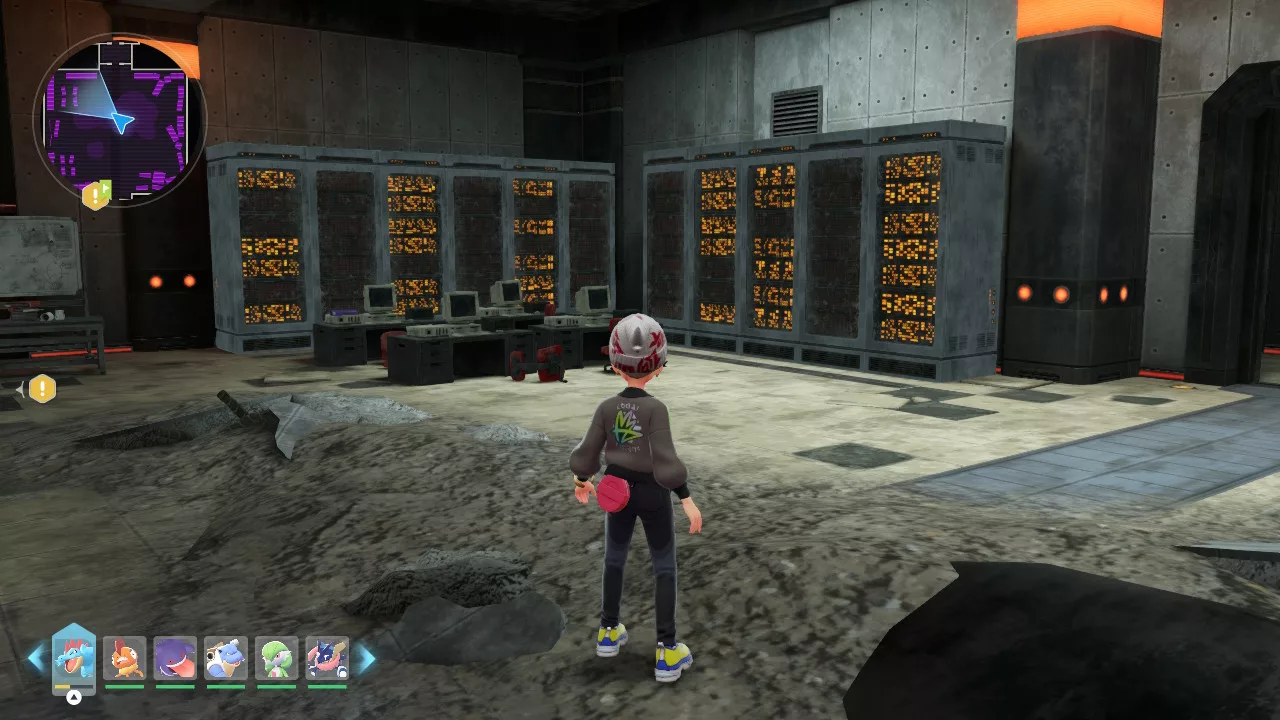Image resolution: width=1280 pixels, height=720 pixels.
Task: Click the quest marker on minimap edge
Action: click(x=96, y=194)
